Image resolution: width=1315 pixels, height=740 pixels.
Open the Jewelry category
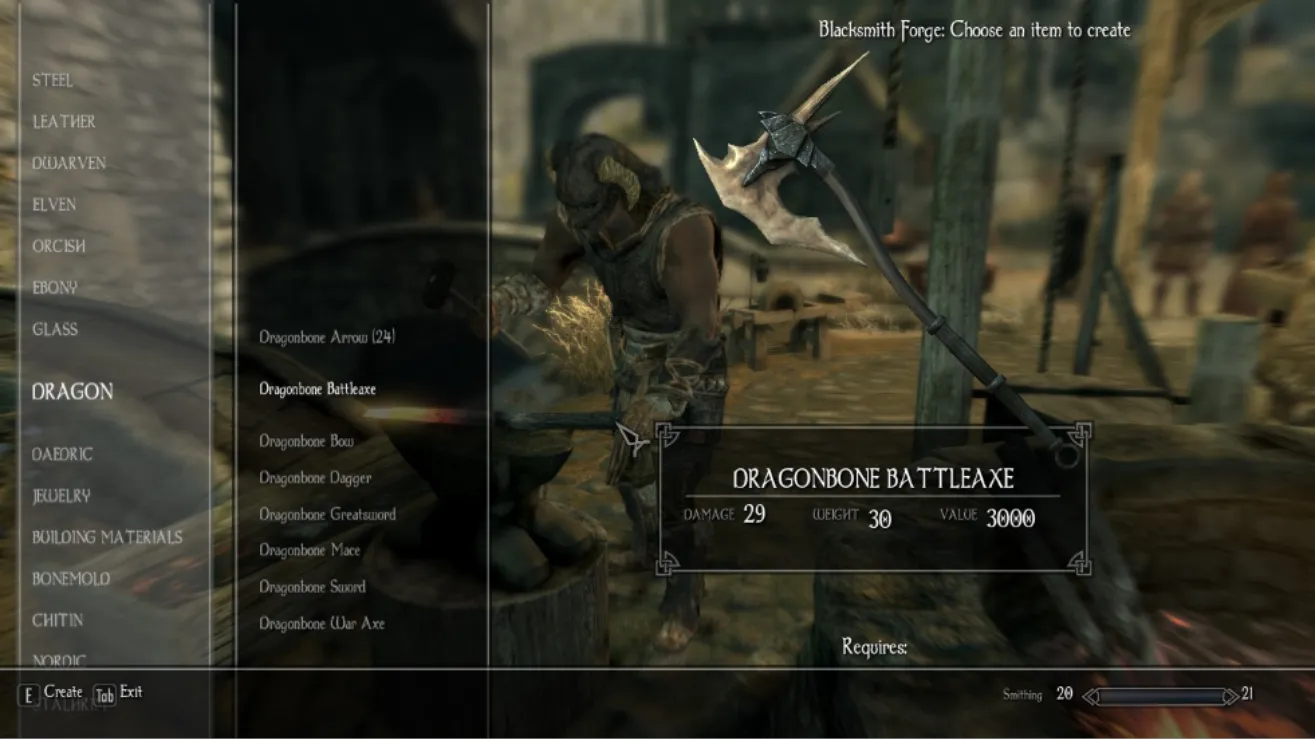pyautogui.click(x=61, y=496)
